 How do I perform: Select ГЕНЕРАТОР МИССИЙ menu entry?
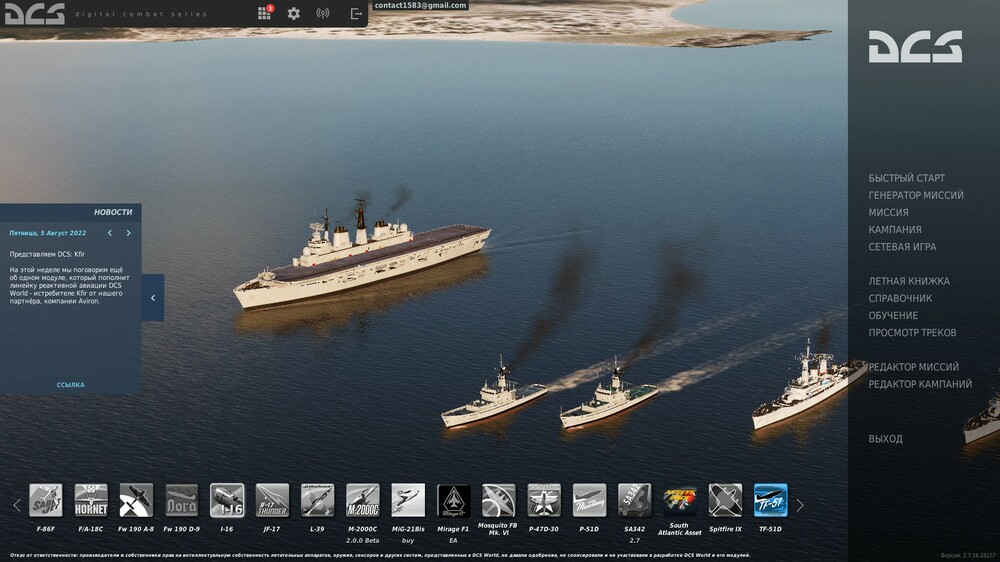click(916, 195)
